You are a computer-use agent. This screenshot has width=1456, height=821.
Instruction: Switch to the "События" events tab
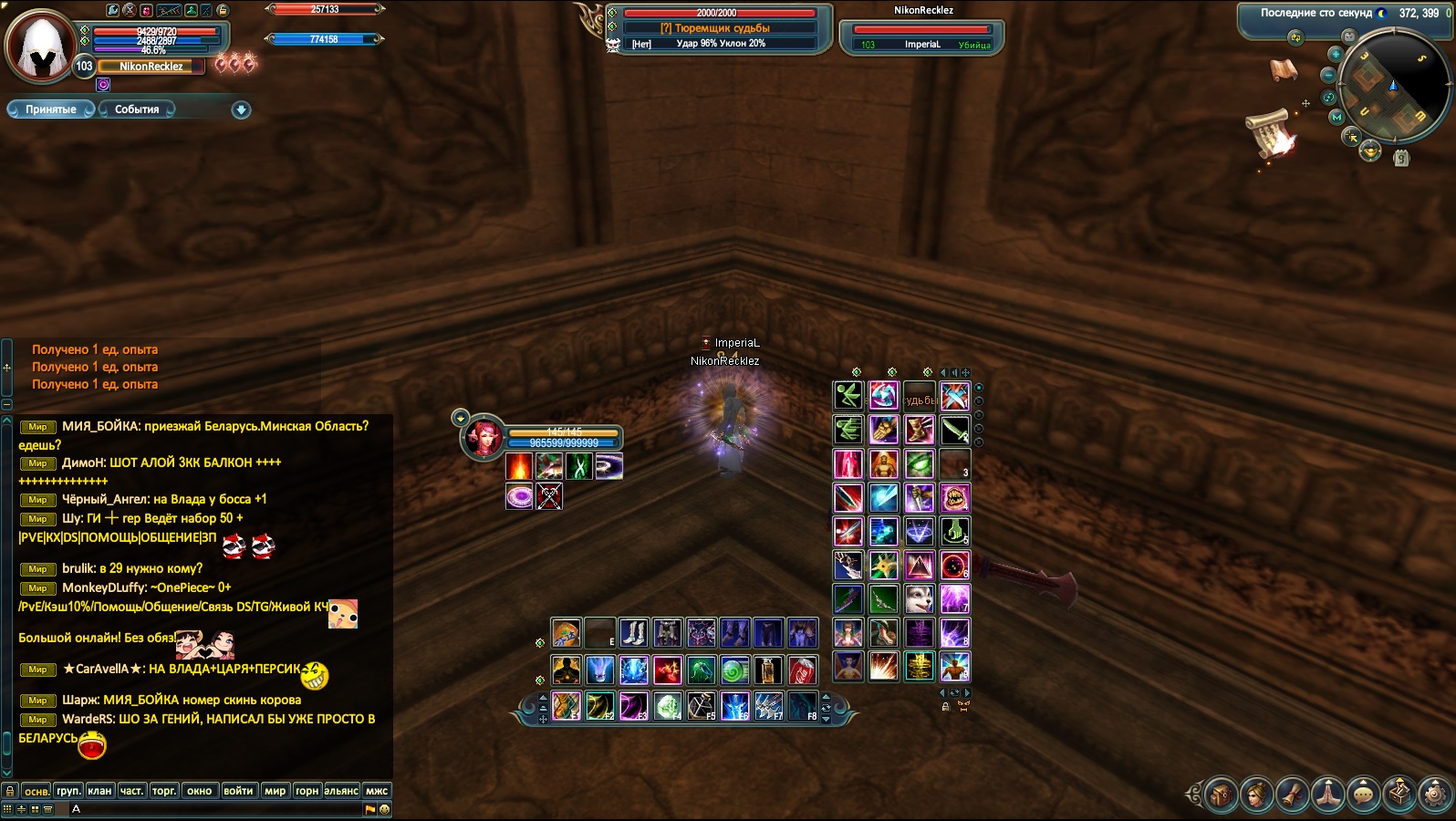tap(137, 109)
